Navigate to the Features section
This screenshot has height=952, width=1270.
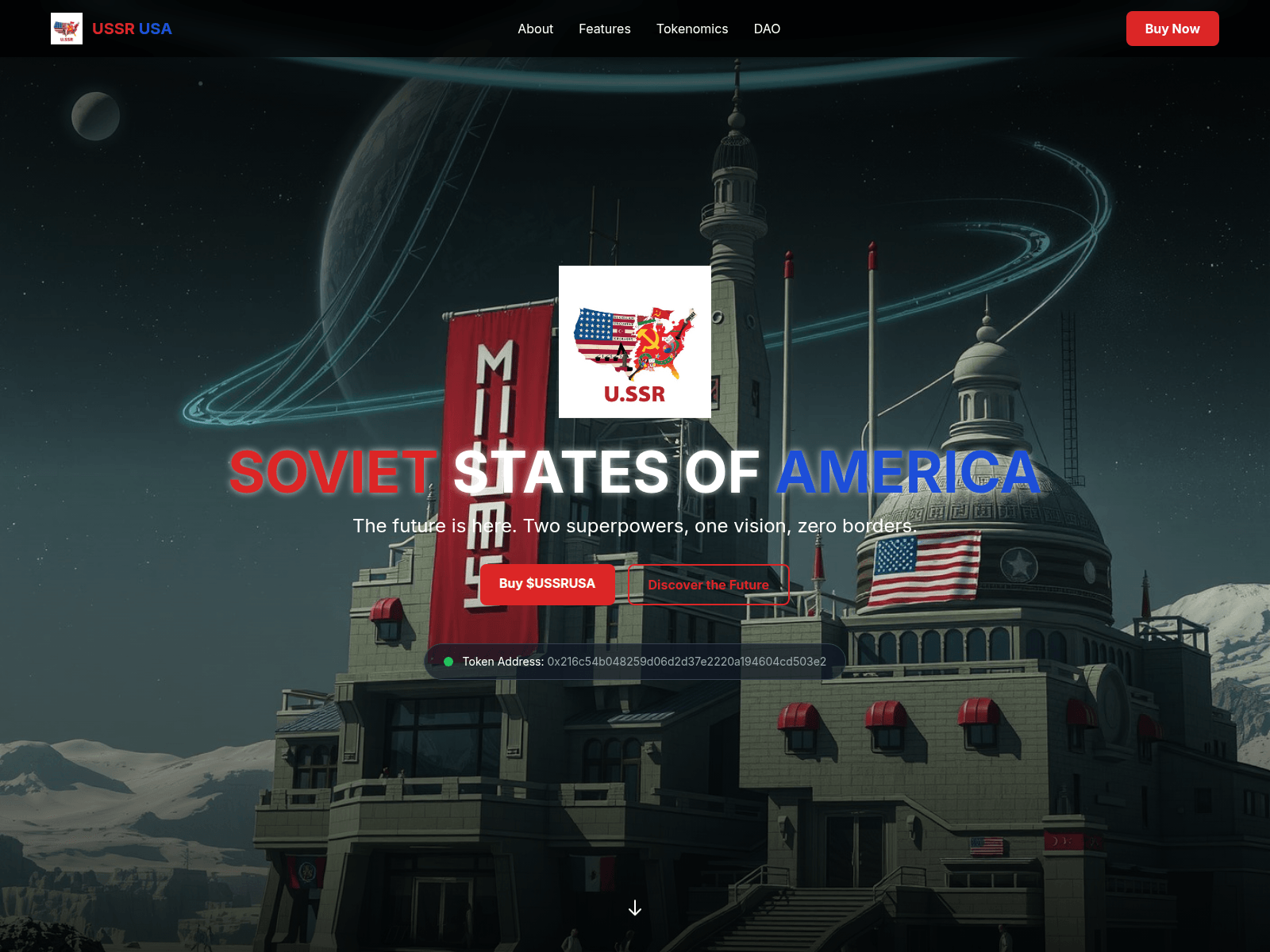[604, 29]
